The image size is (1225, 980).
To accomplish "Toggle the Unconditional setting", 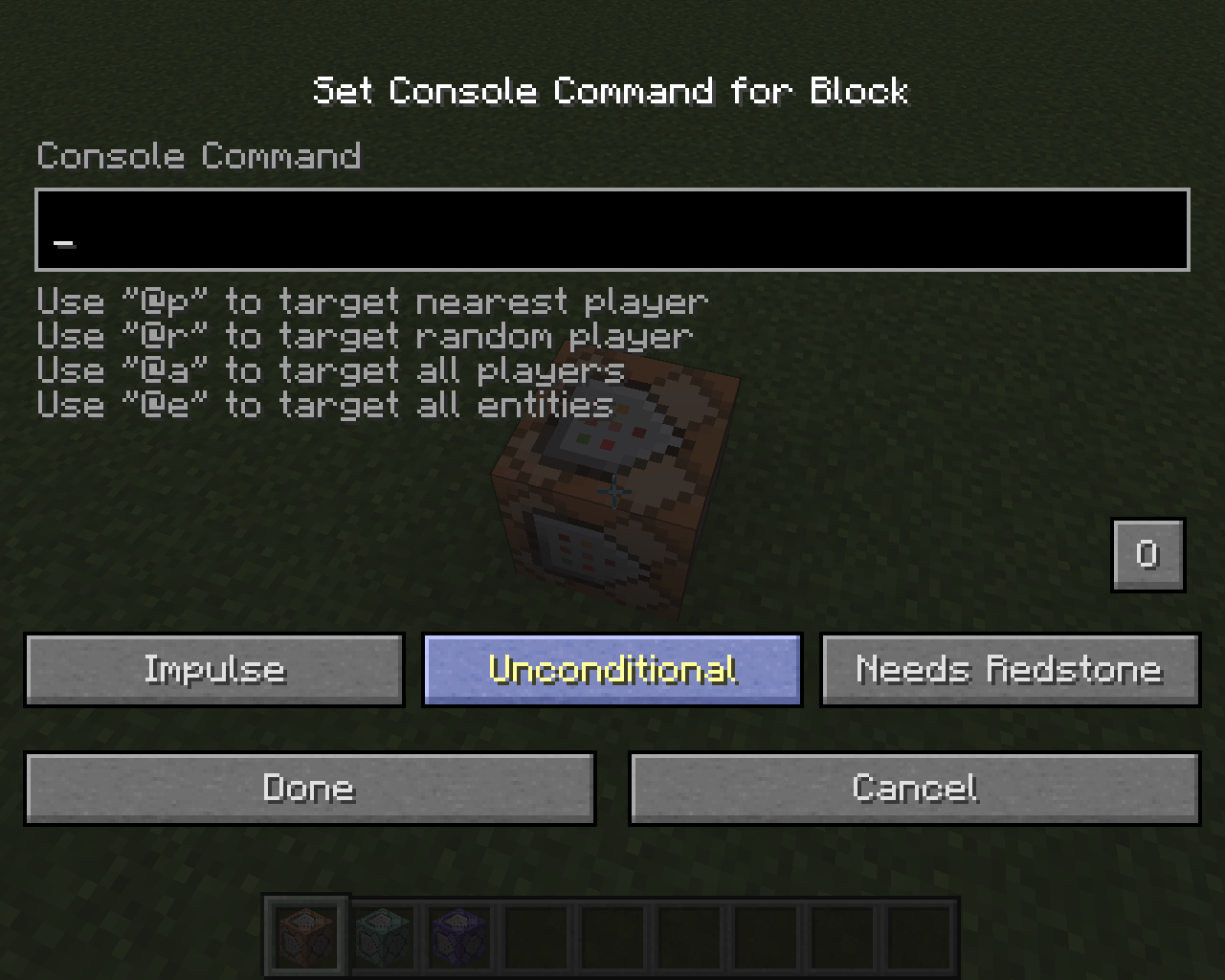I will coord(612,670).
